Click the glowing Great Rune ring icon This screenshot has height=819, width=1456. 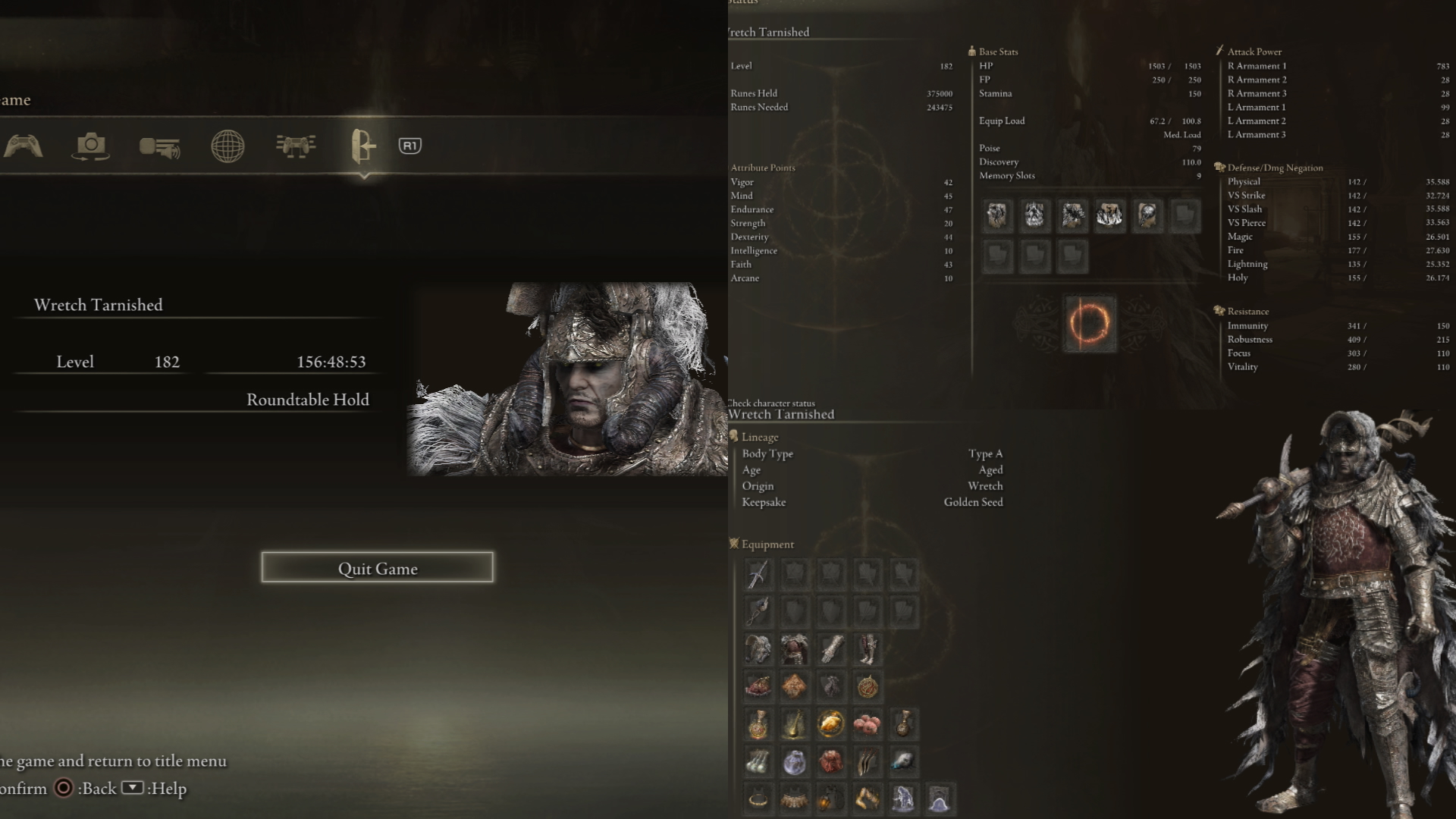pyautogui.click(x=1089, y=324)
